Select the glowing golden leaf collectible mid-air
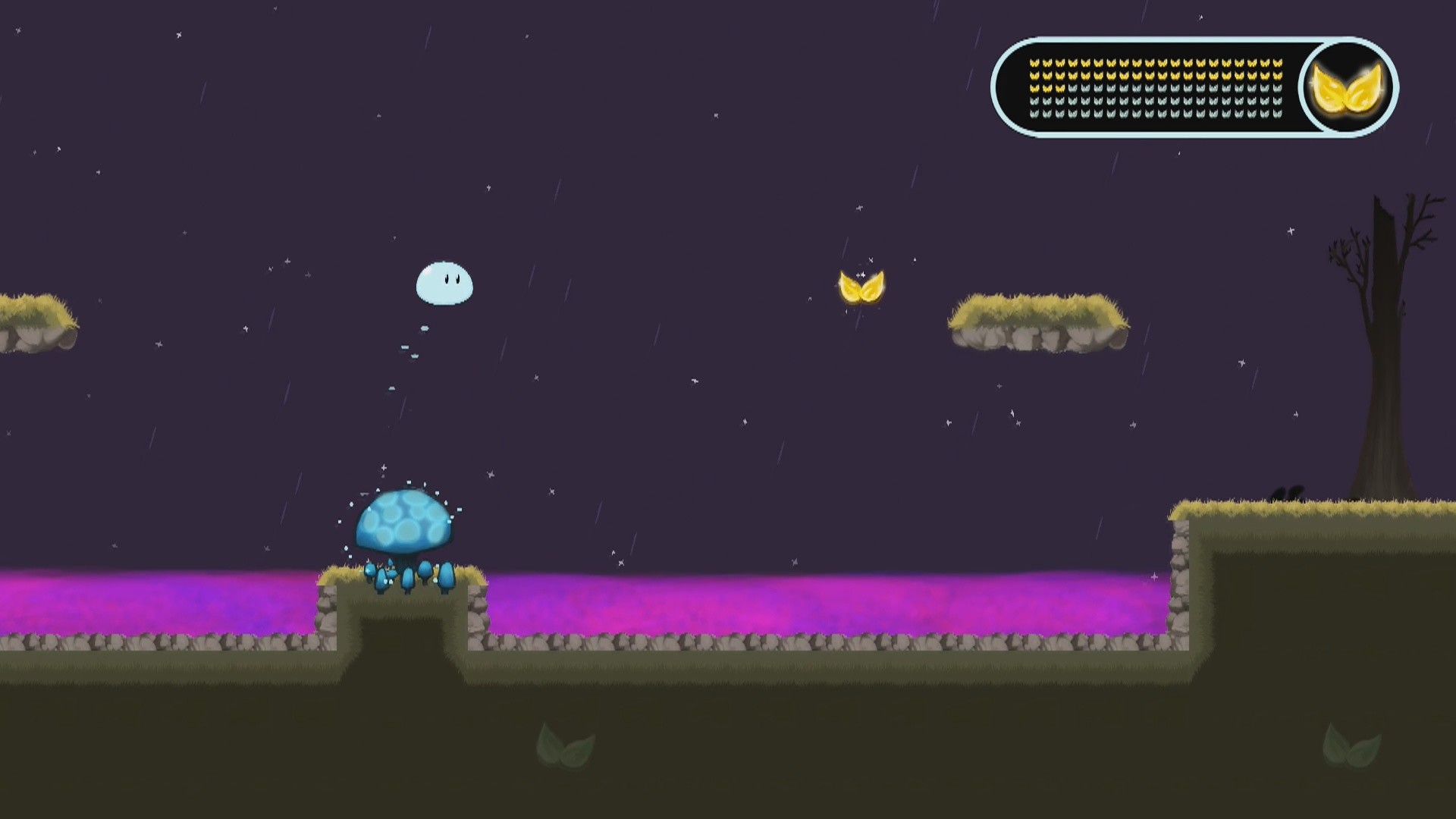Screen dimensions: 1456x819 pos(859,287)
